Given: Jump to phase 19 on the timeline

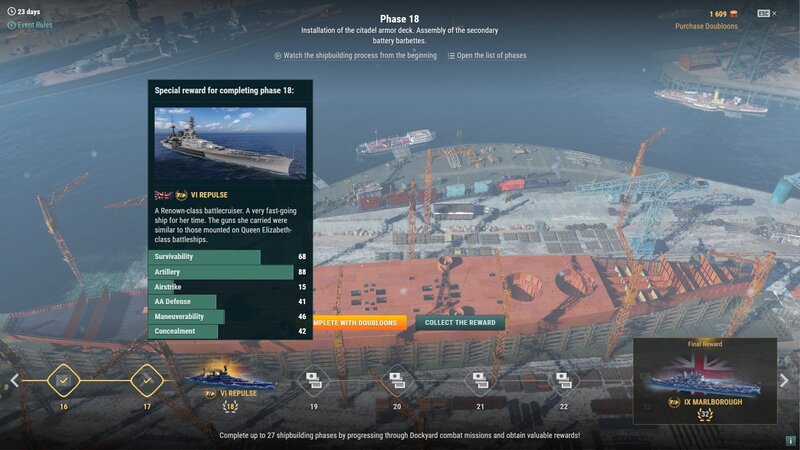Looking at the screenshot, I should click(x=313, y=380).
